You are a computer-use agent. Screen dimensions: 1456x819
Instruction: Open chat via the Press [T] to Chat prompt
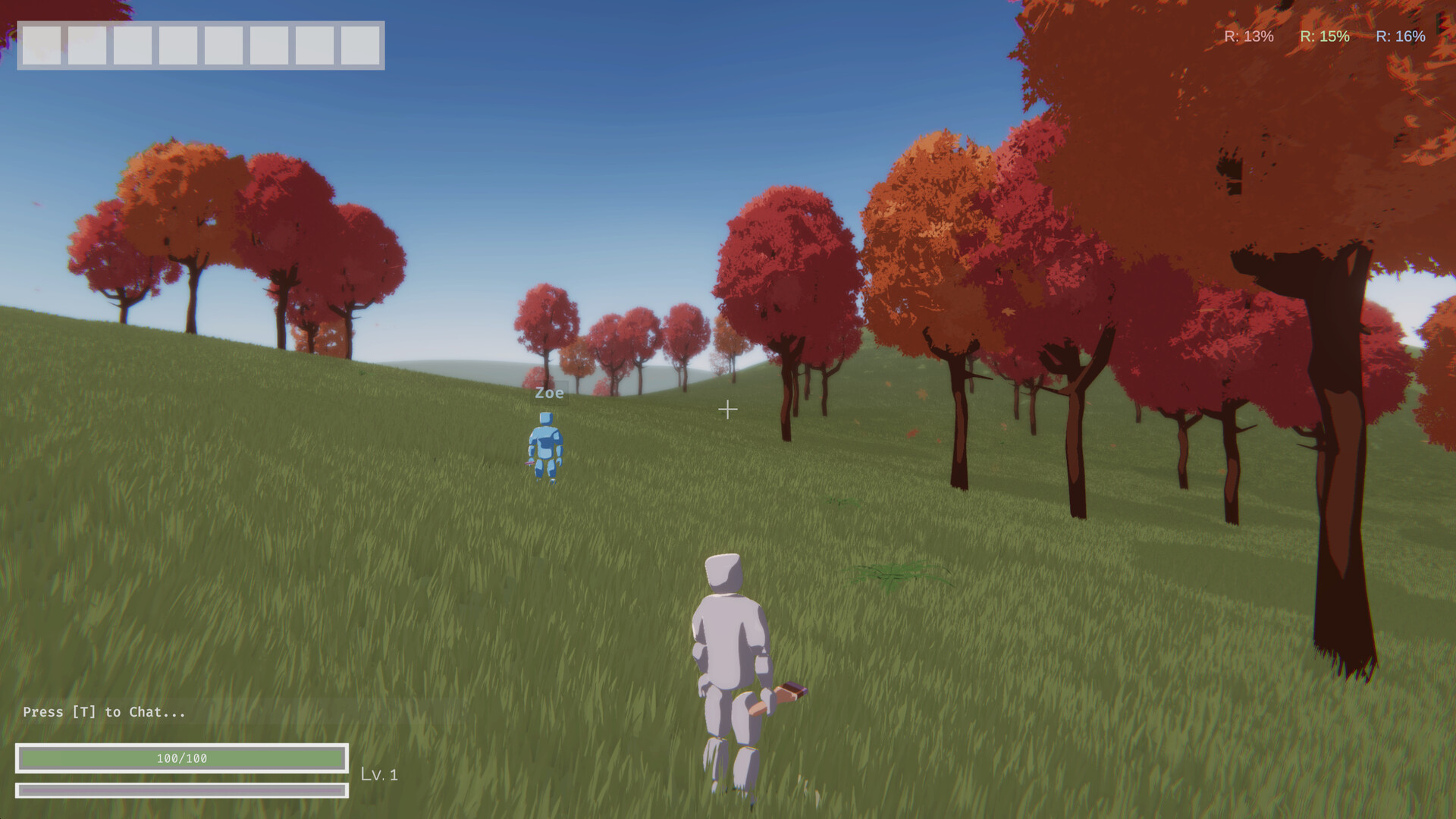(102, 712)
